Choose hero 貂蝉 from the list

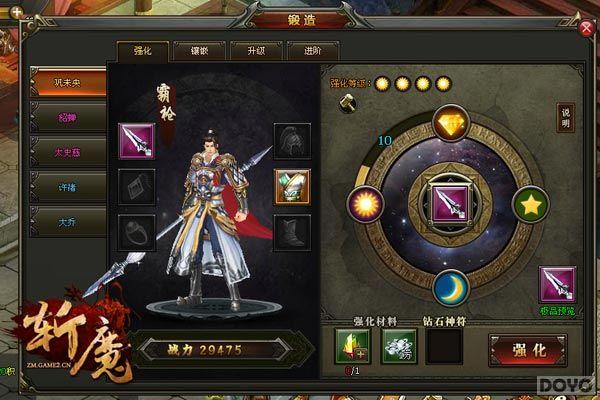68,117
